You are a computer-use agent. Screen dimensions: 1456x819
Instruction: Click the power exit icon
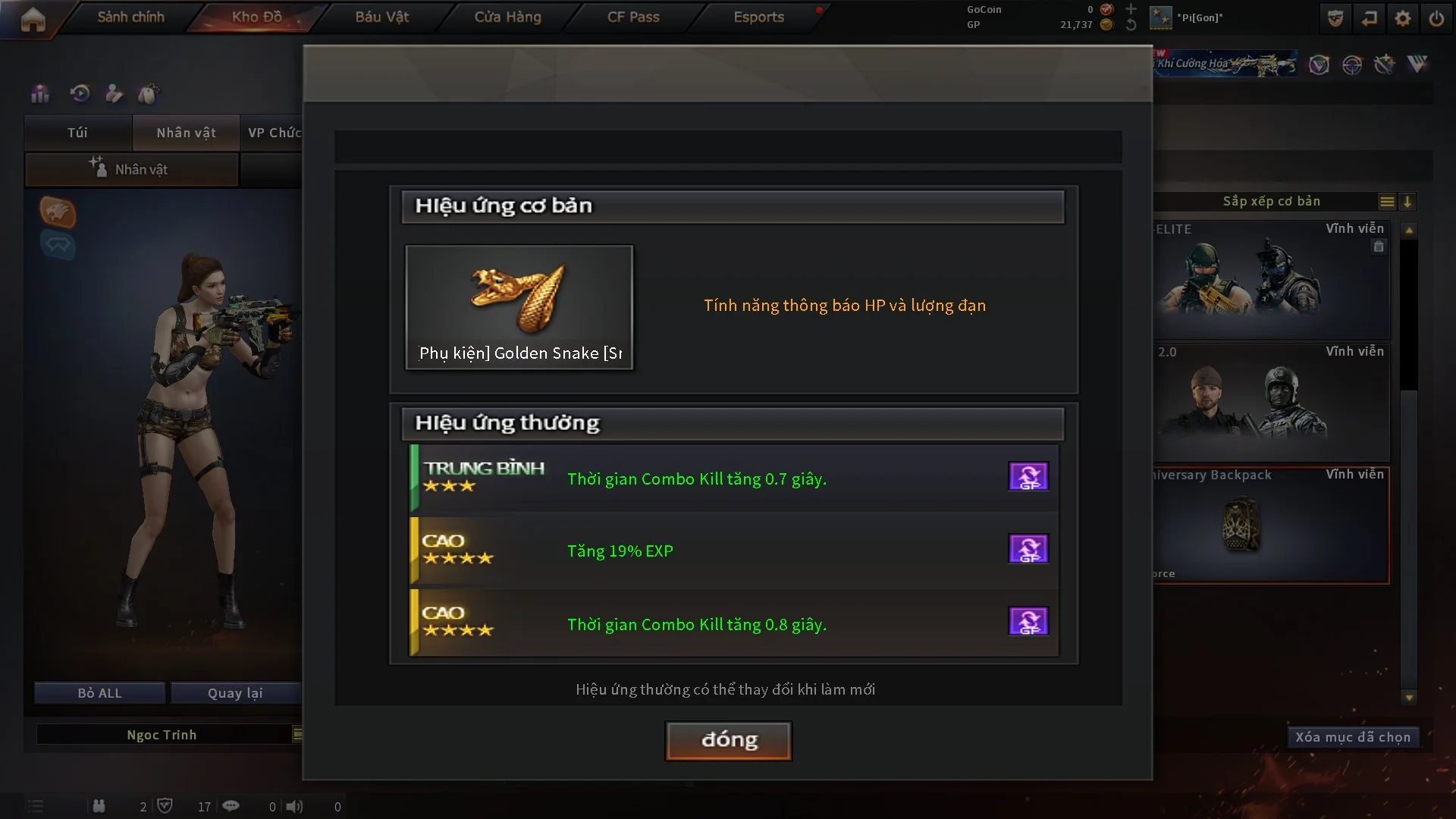(x=1436, y=18)
